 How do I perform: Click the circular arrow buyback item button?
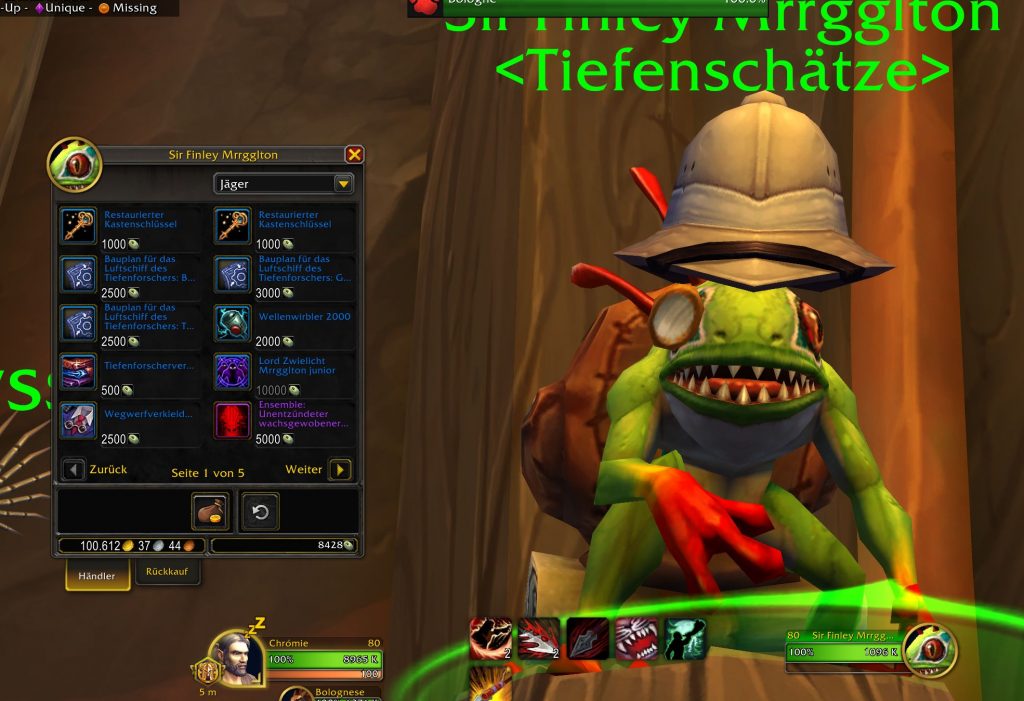[x=260, y=512]
